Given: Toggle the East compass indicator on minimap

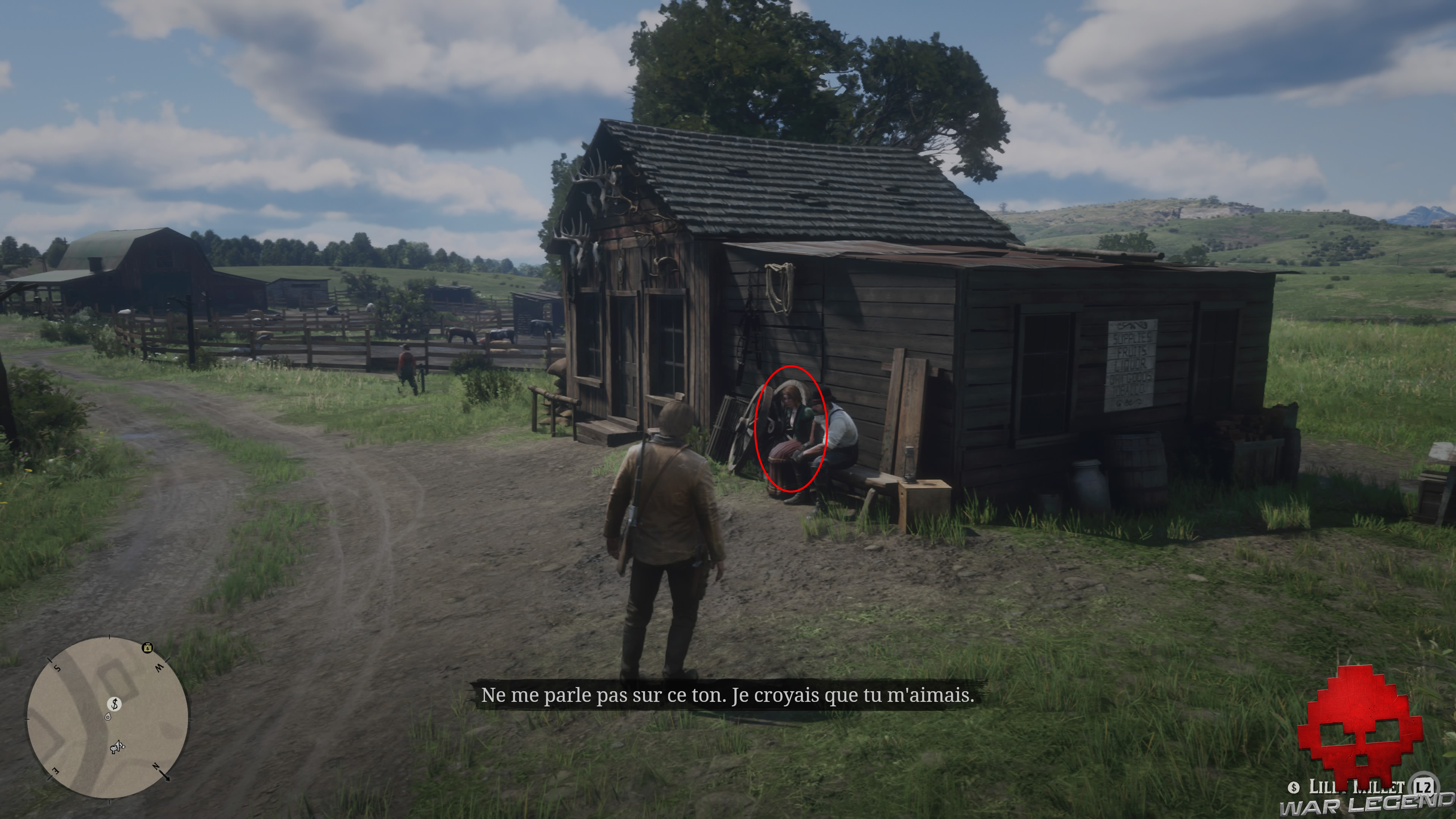Looking at the screenshot, I should tap(55, 772).
